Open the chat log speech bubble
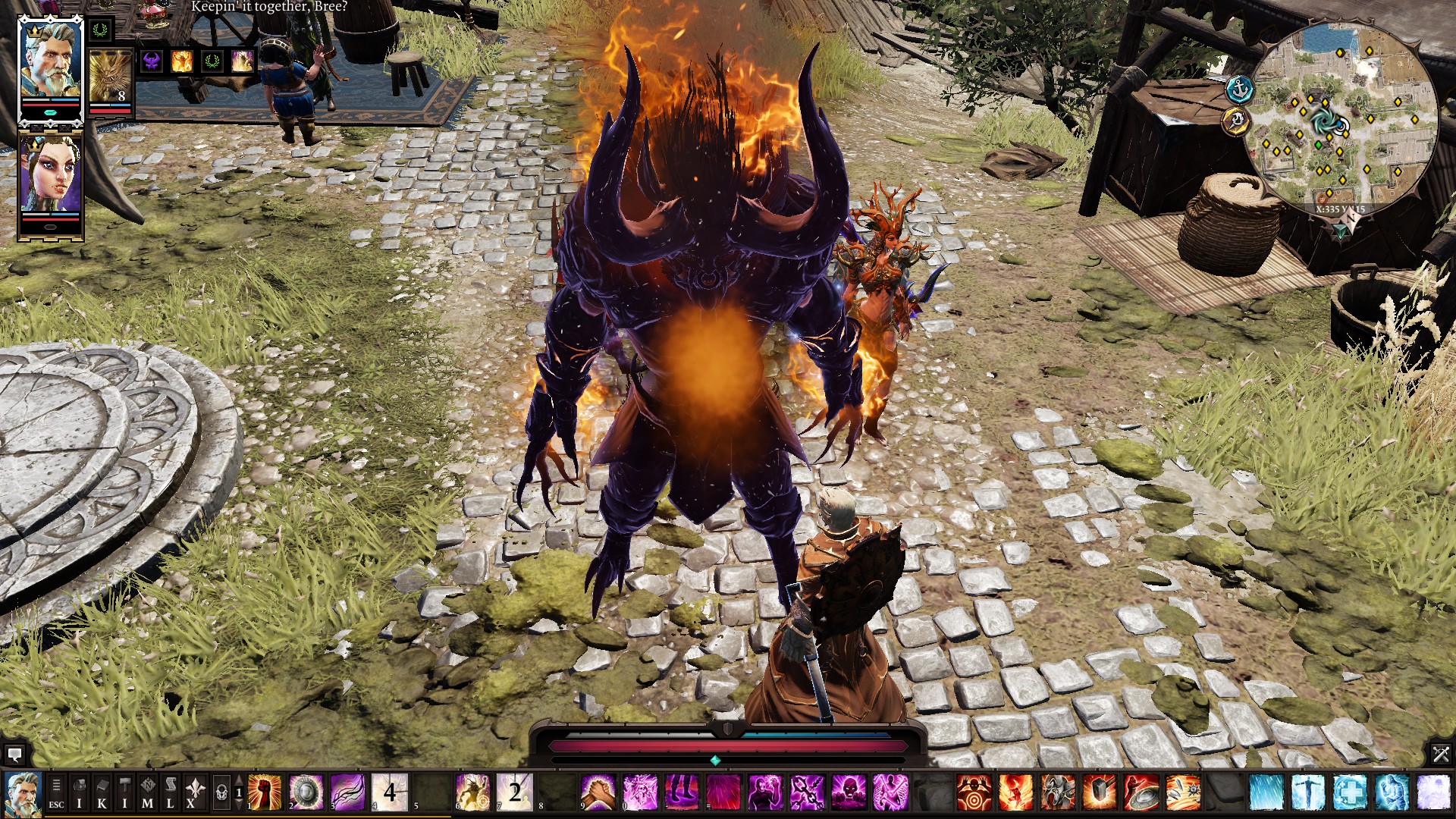Viewport: 1456px width, 819px height. pyautogui.click(x=14, y=755)
